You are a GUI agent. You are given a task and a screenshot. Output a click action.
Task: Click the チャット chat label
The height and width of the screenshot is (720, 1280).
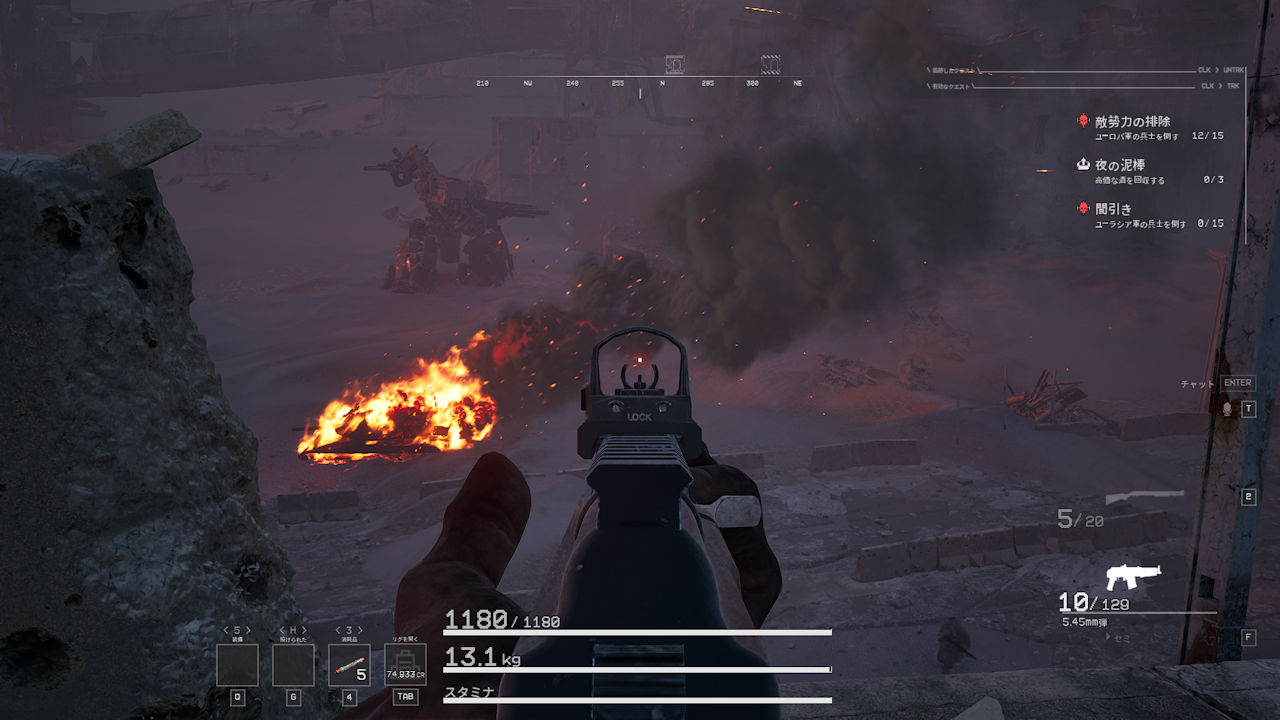(1197, 384)
